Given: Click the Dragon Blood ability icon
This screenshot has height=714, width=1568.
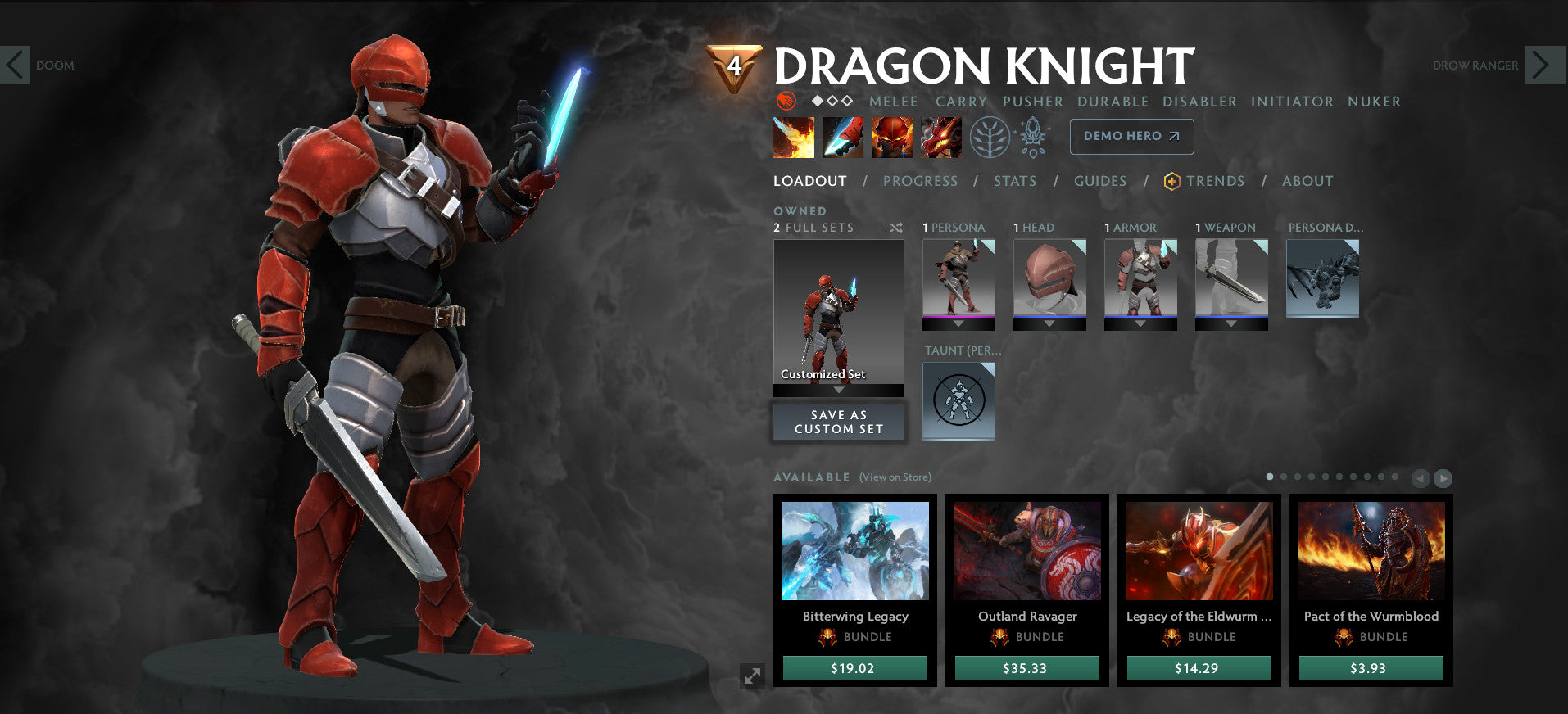Looking at the screenshot, I should 892,136.
